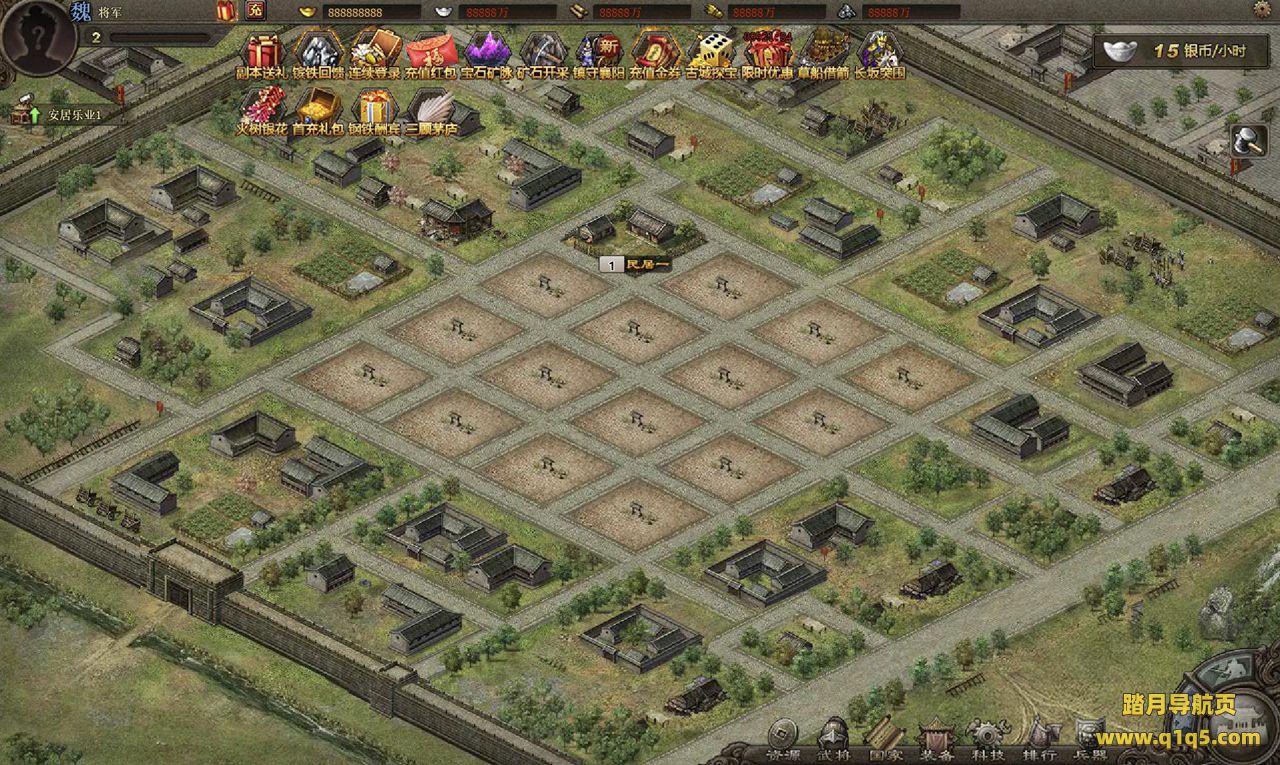Click the 充值红包 red envelope icon

tap(431, 52)
